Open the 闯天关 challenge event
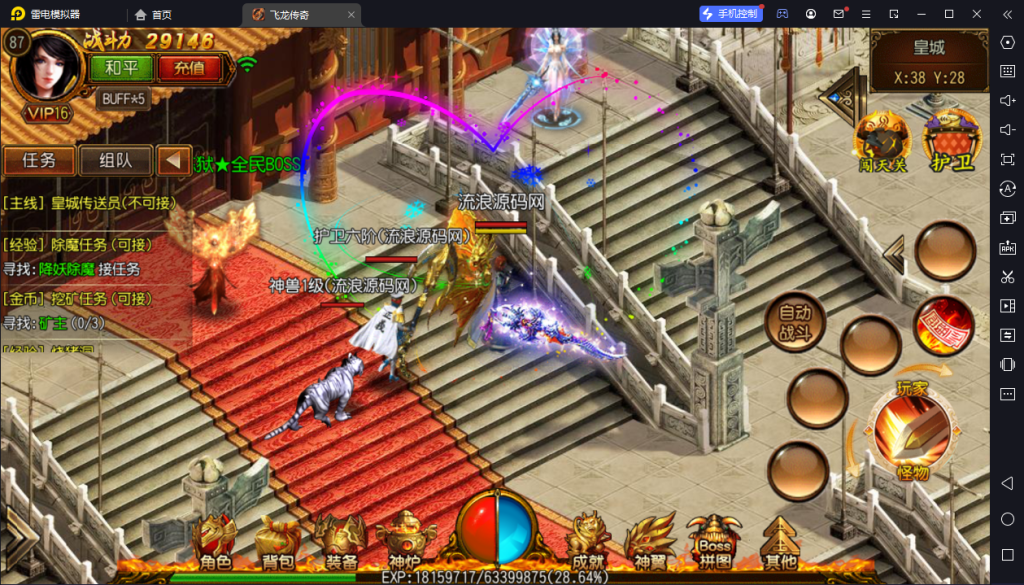1024x585 pixels. coord(881,141)
